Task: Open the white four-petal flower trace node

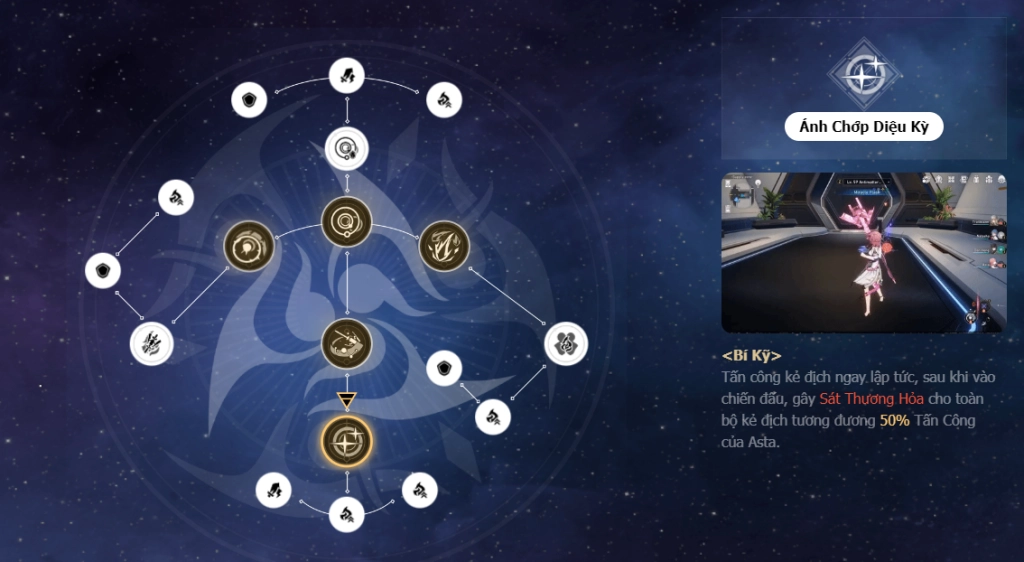Action: (566, 344)
